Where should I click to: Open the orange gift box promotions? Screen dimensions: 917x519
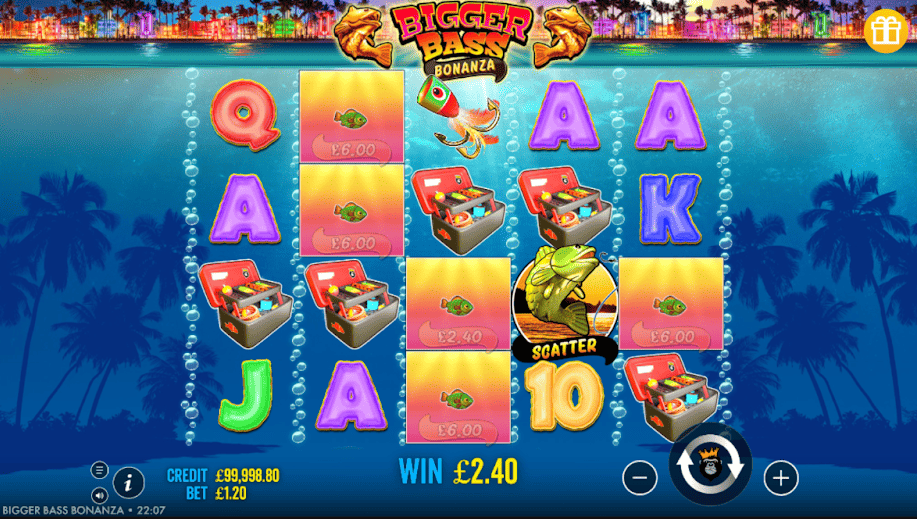(x=885, y=31)
